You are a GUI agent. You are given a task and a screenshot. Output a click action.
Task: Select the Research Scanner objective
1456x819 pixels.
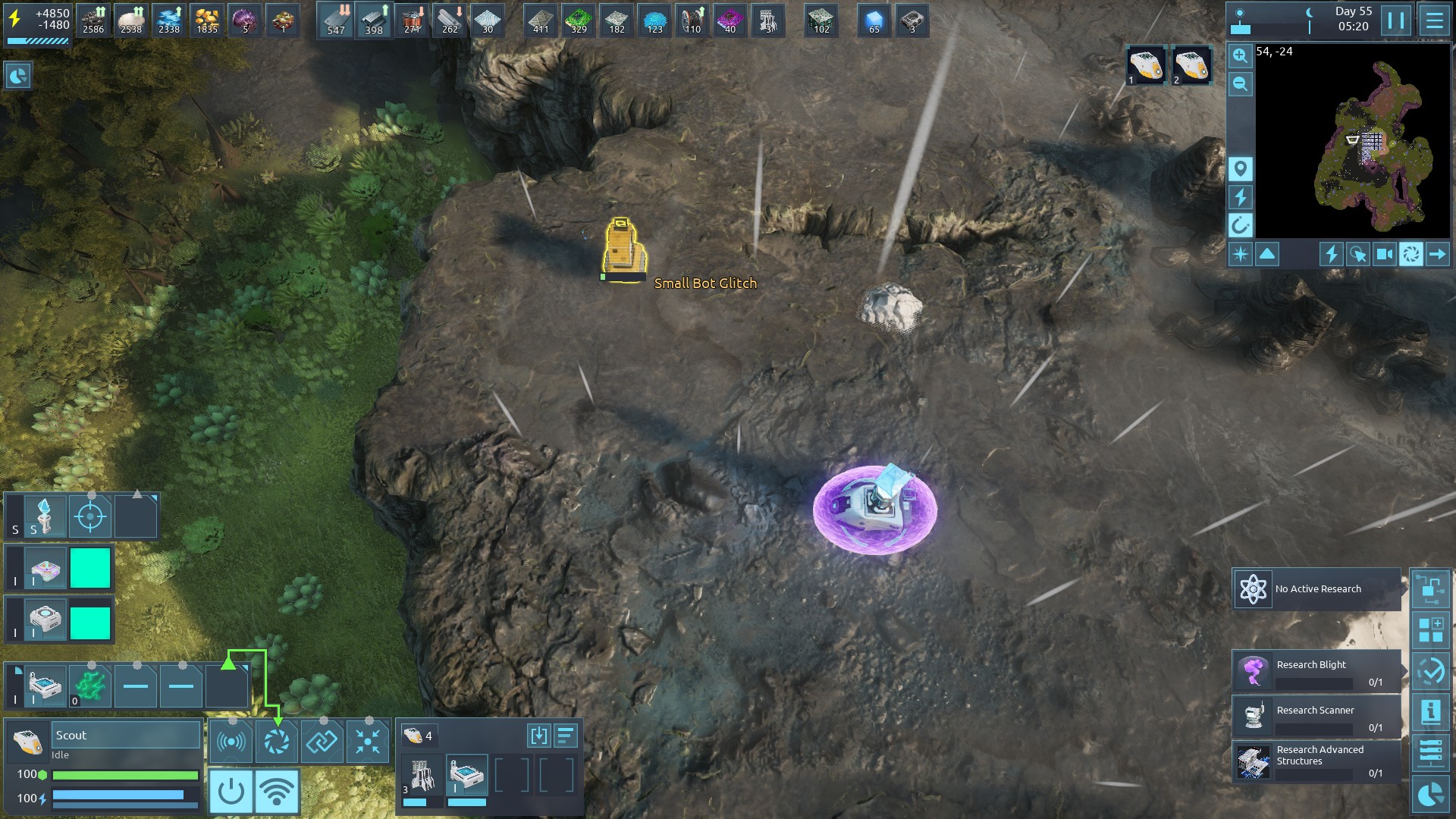coord(1316,717)
